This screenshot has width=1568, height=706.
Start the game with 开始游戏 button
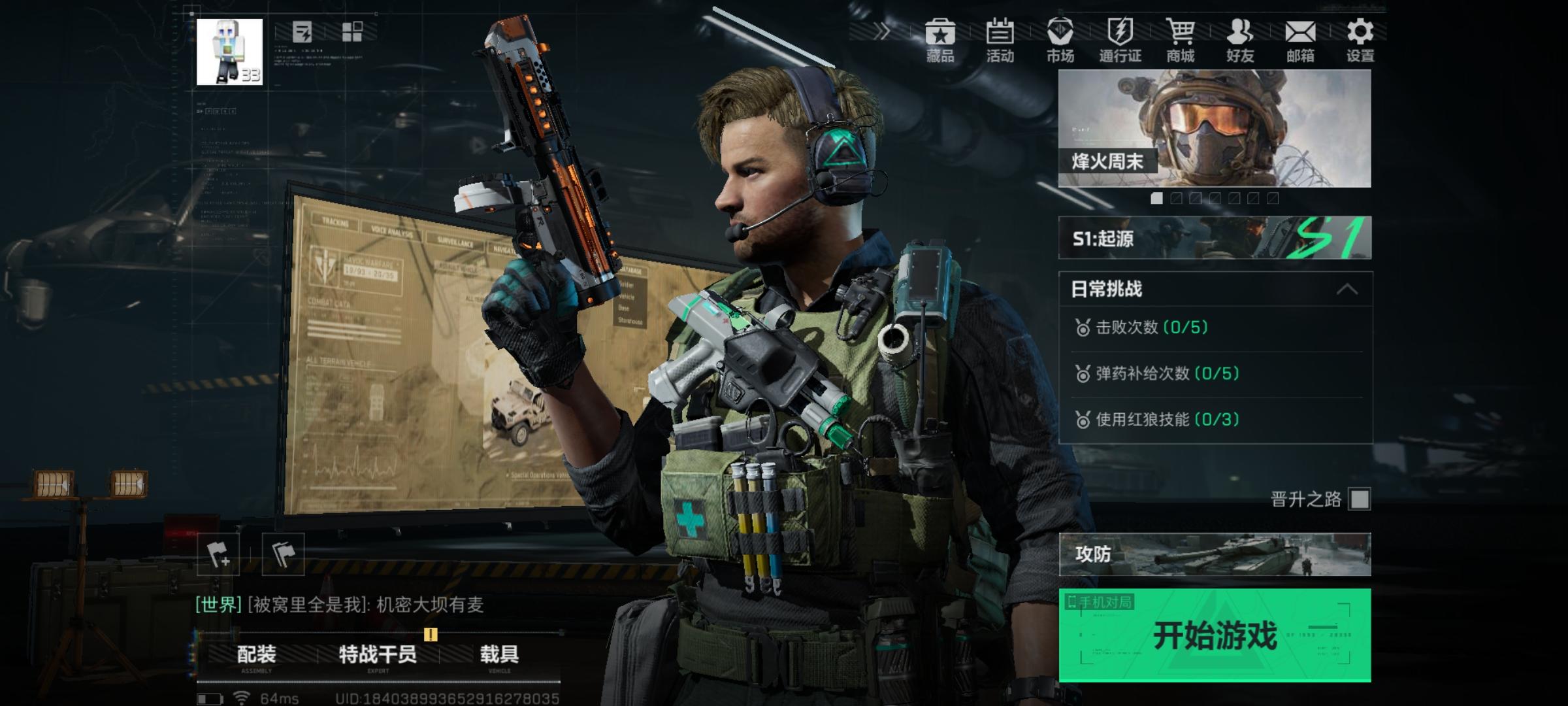click(x=1215, y=635)
